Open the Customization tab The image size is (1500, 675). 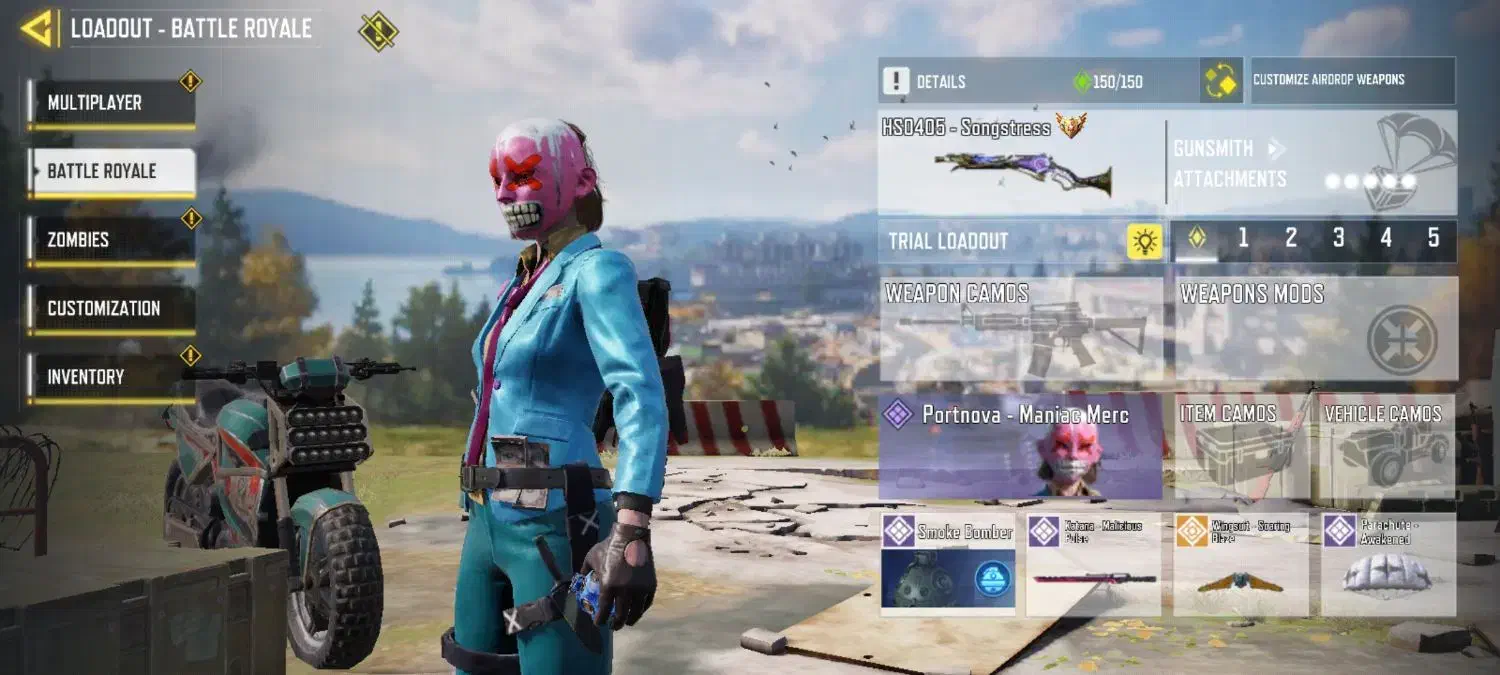[x=111, y=309]
